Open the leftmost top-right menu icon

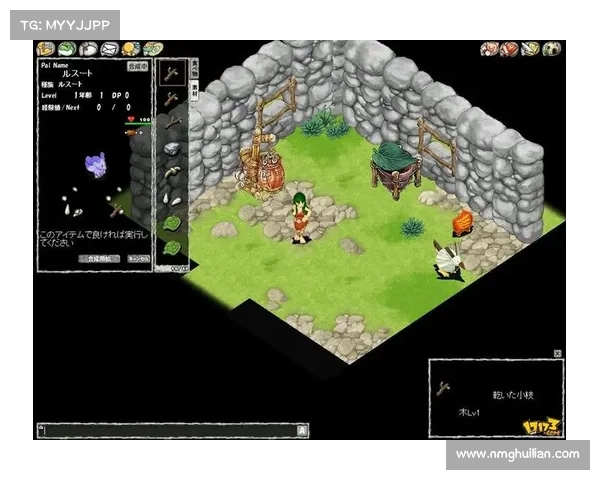click(489, 48)
